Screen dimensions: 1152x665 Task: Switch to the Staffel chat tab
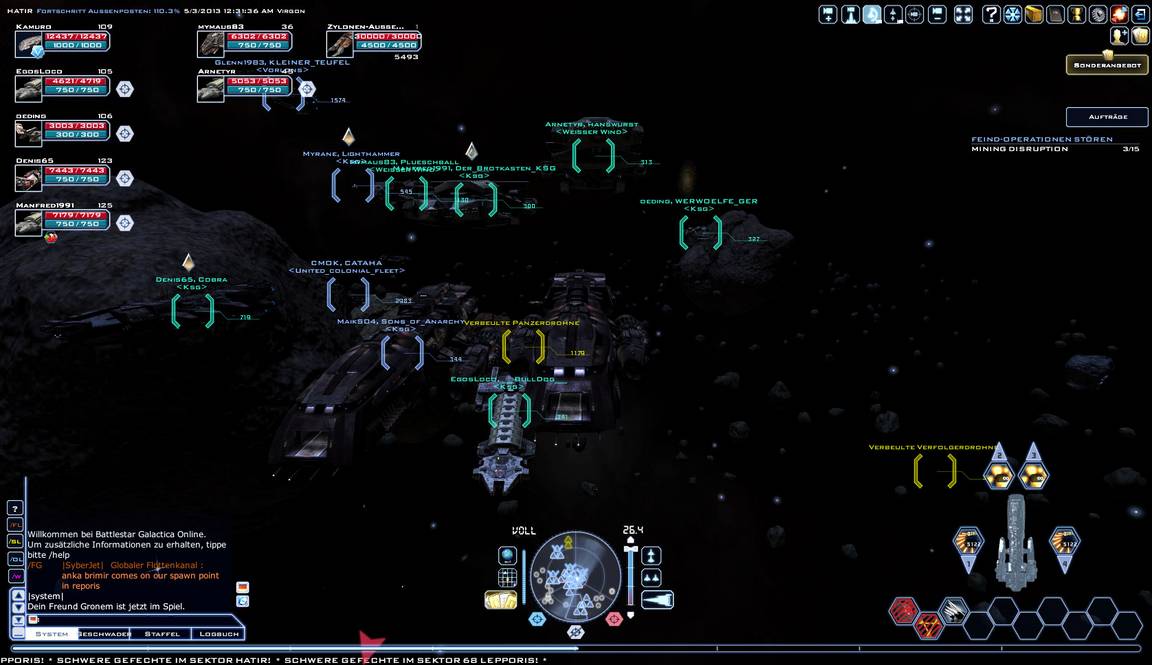(162, 634)
